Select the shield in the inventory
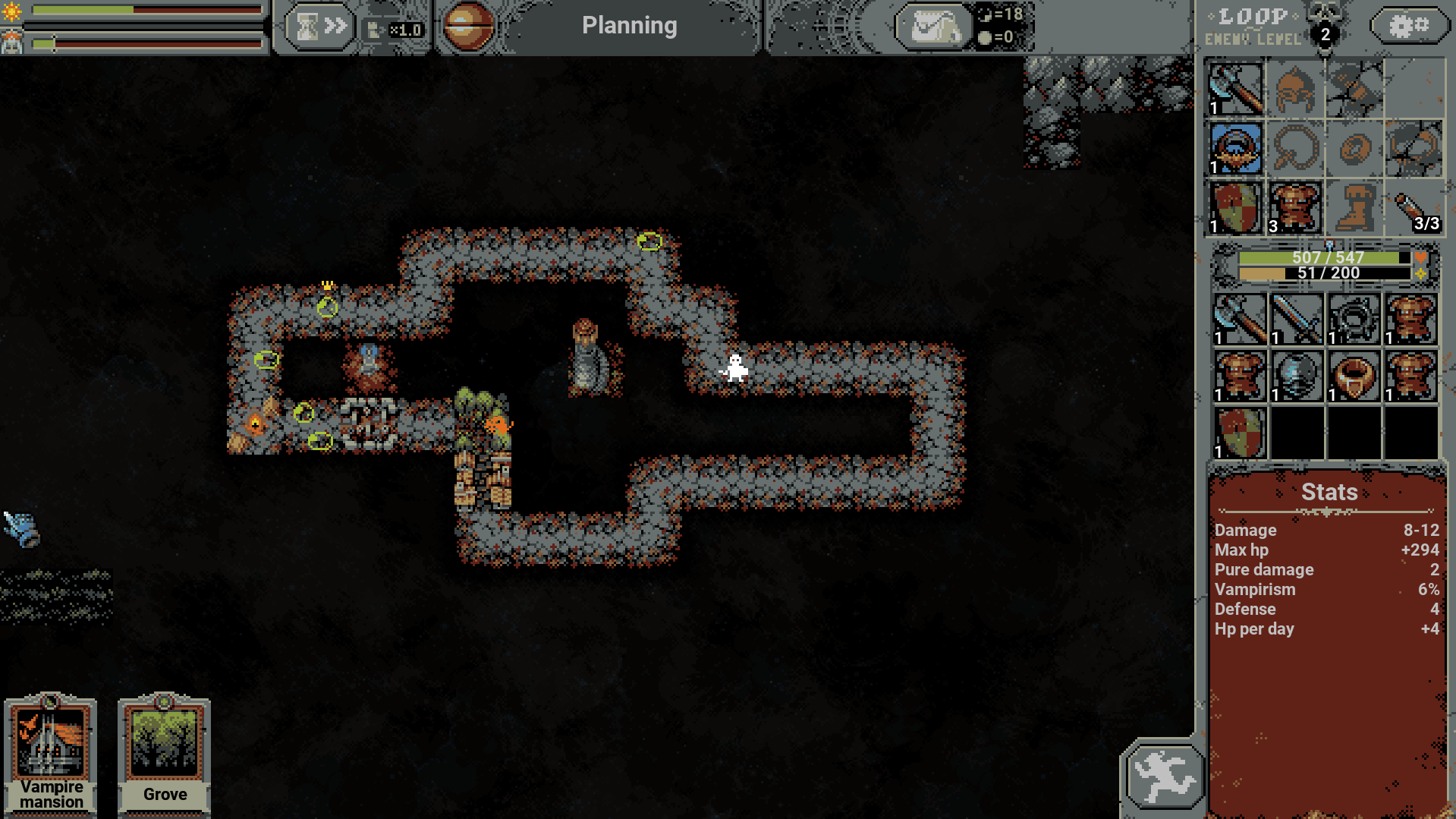The image size is (1456, 819). pos(1240,433)
